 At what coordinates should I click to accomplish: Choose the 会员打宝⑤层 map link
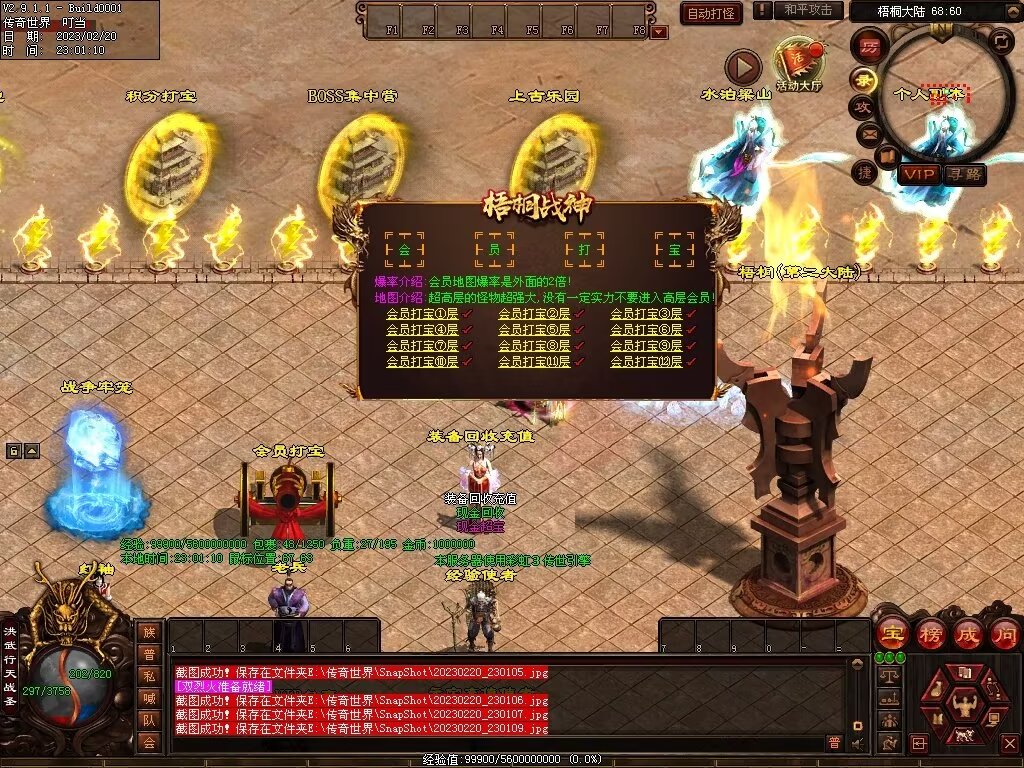point(534,330)
